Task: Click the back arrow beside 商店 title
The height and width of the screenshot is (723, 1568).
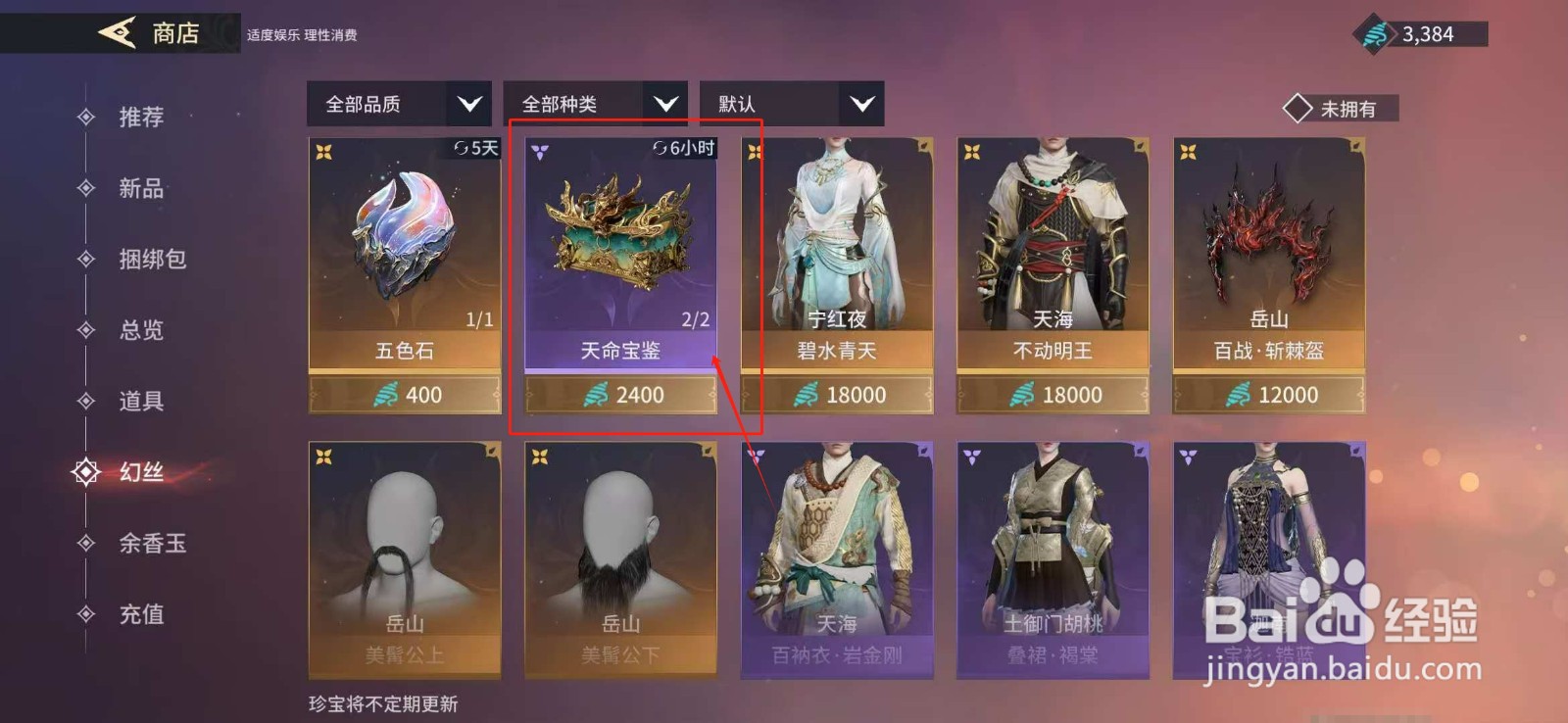Action: point(116,32)
